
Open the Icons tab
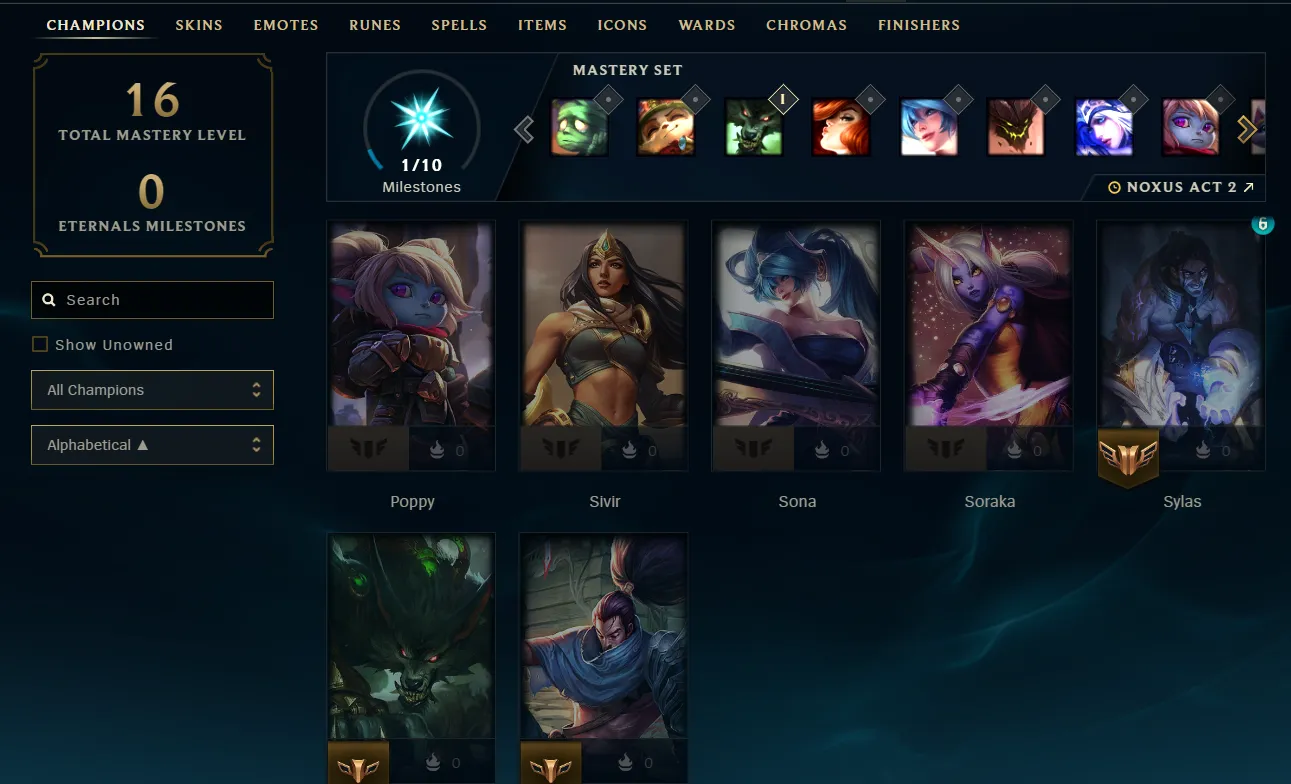coord(622,25)
